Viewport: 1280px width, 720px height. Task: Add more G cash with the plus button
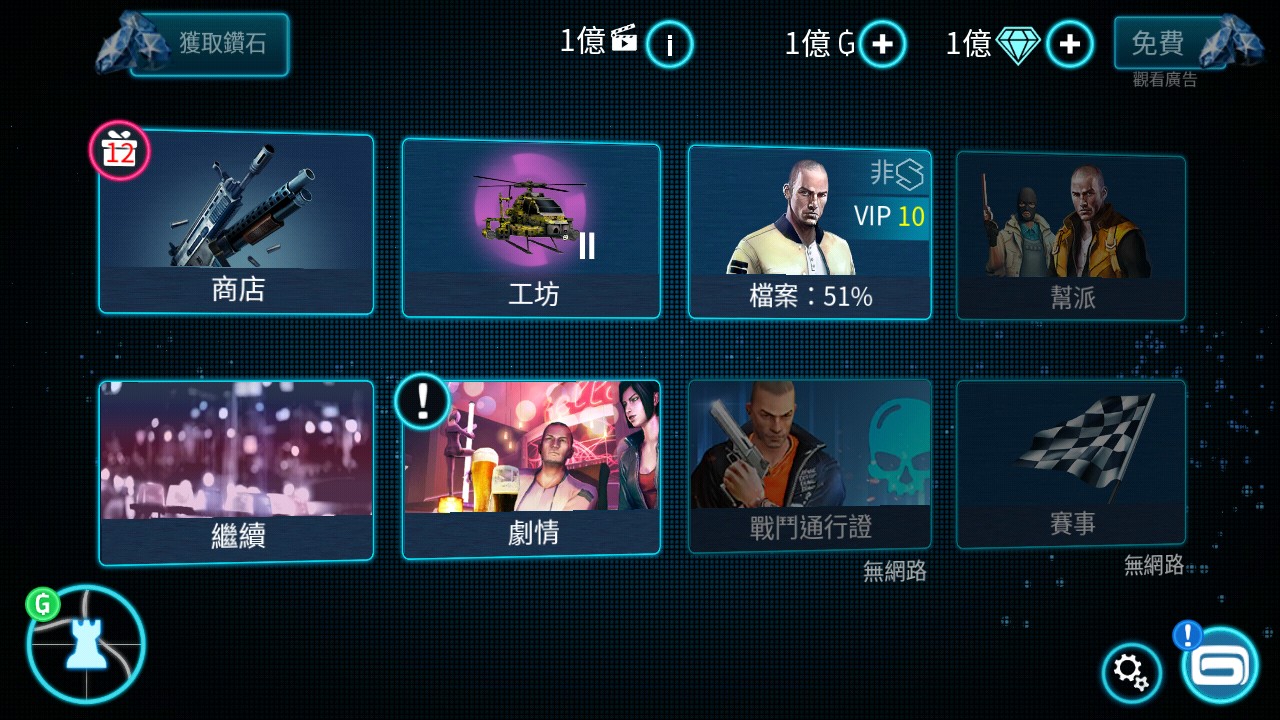coord(880,43)
